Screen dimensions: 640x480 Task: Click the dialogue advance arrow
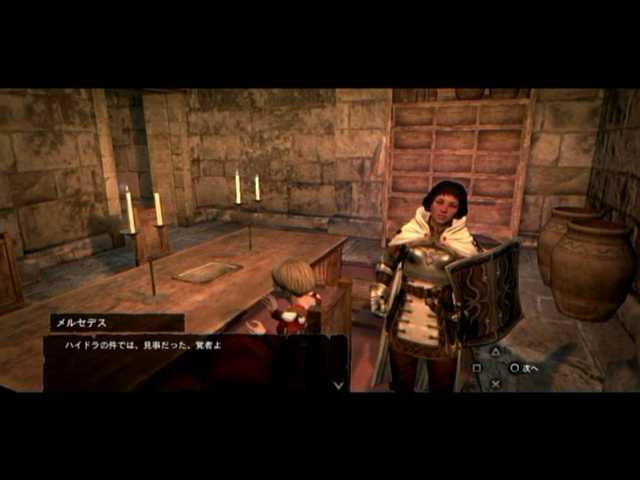point(338,383)
